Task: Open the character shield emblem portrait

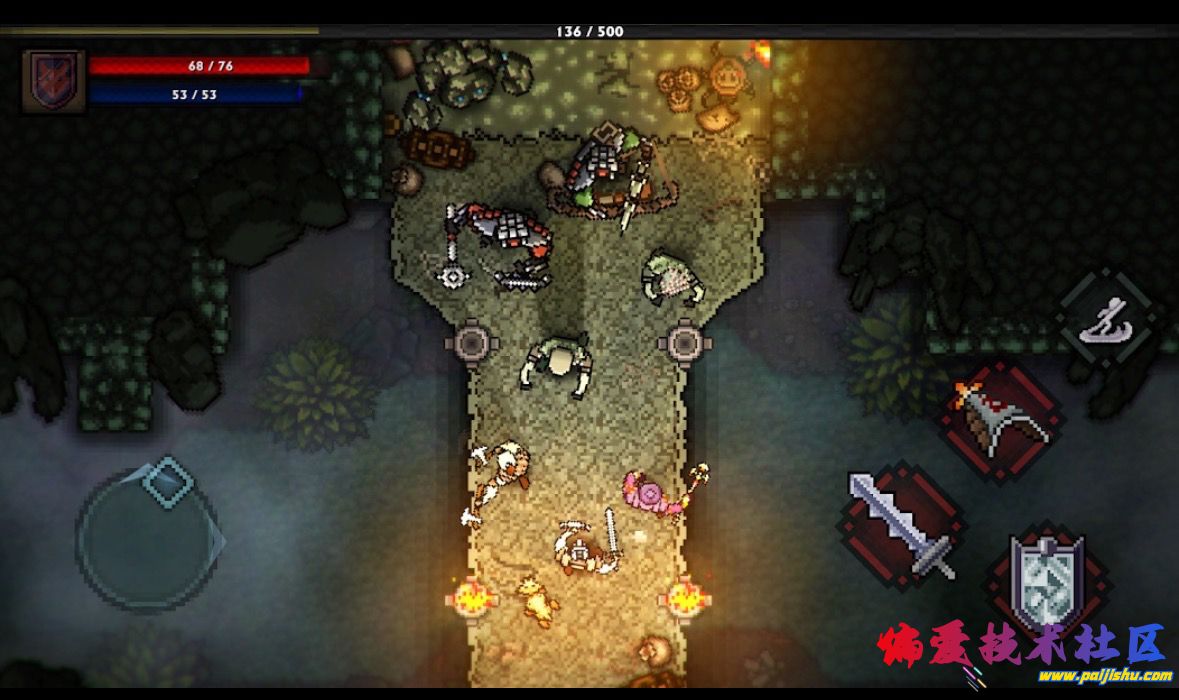Action: [53, 80]
